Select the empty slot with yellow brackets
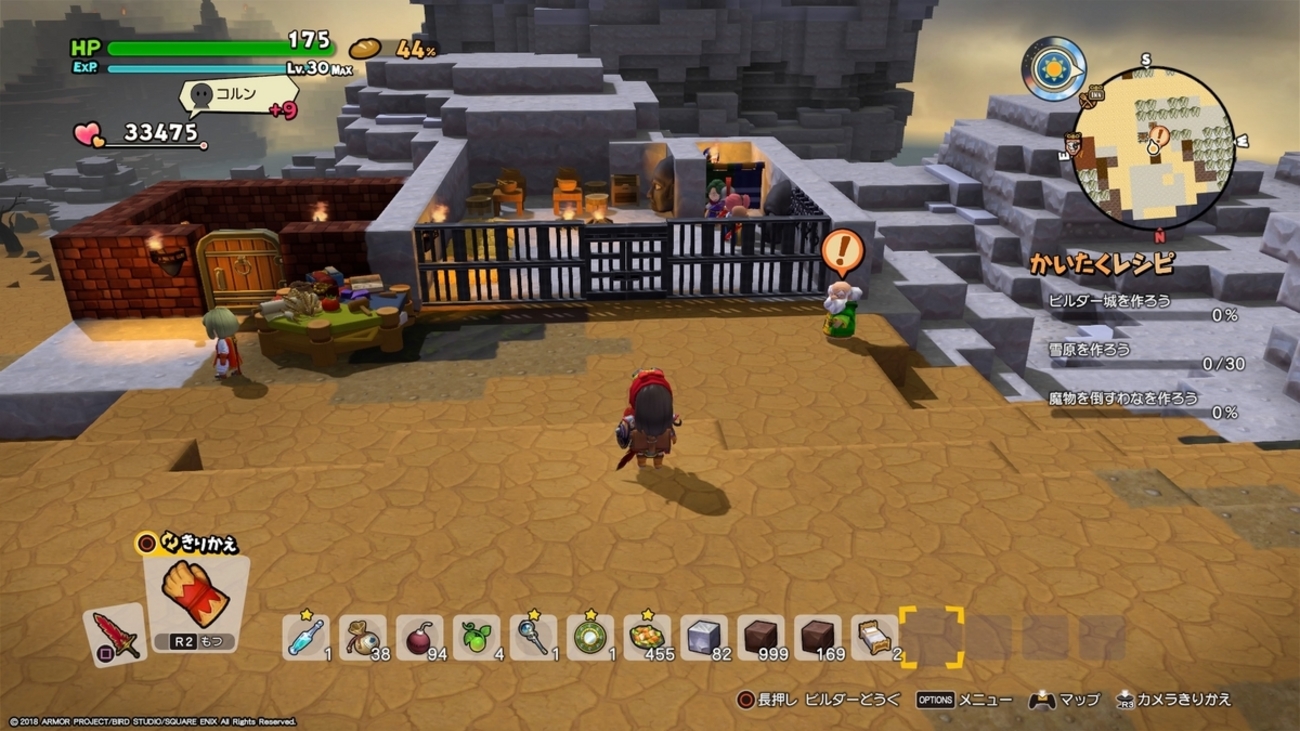 [931, 637]
